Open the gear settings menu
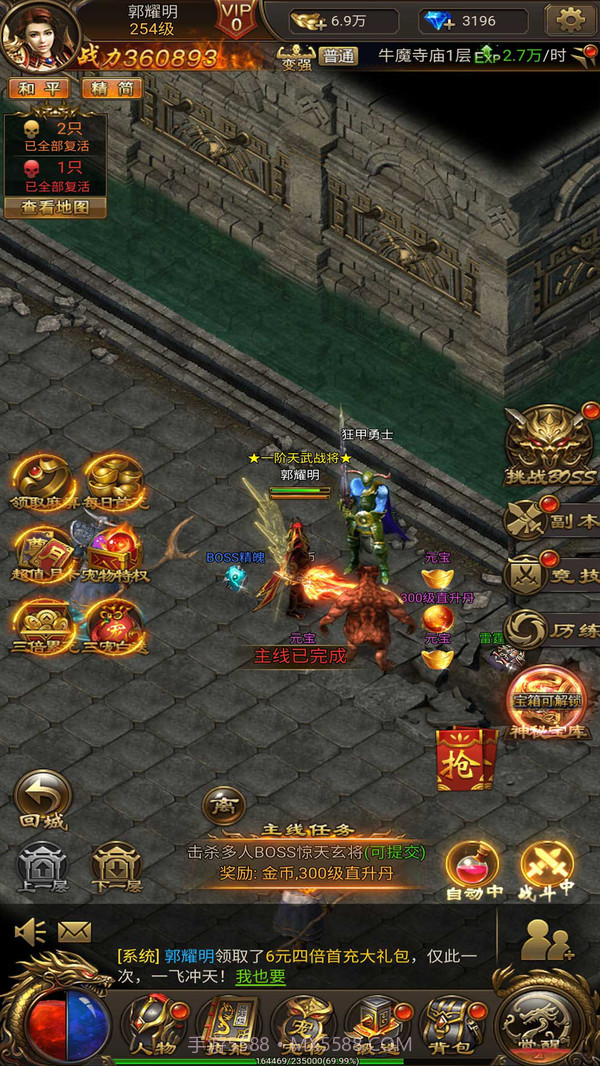600x1066 pixels. (x=571, y=20)
